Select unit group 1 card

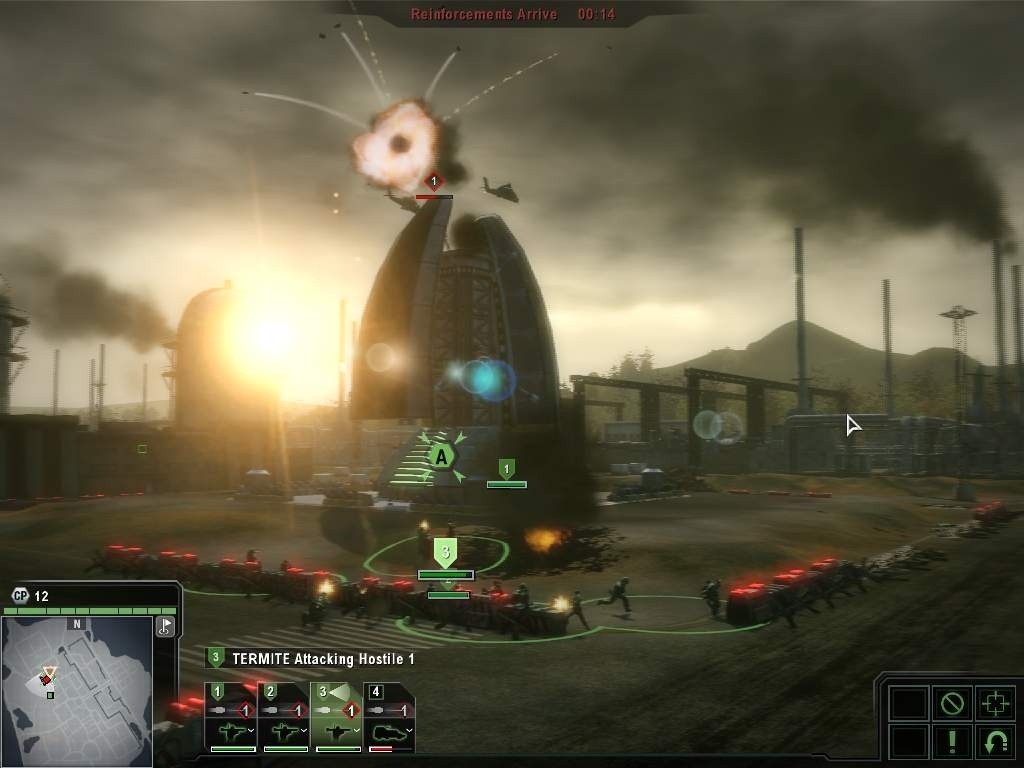tap(231, 717)
